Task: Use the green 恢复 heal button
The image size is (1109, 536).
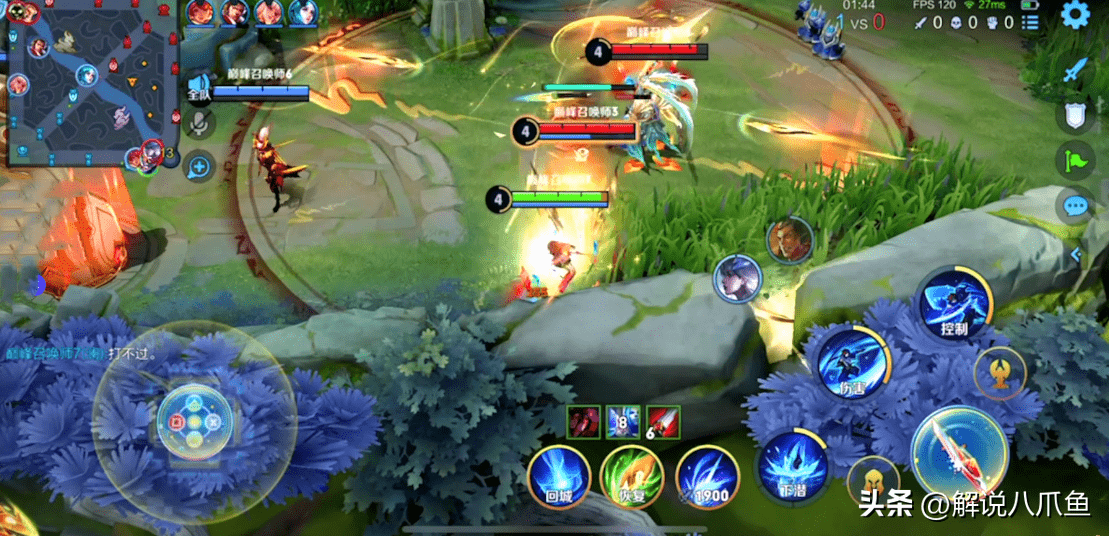Action: (x=633, y=476)
